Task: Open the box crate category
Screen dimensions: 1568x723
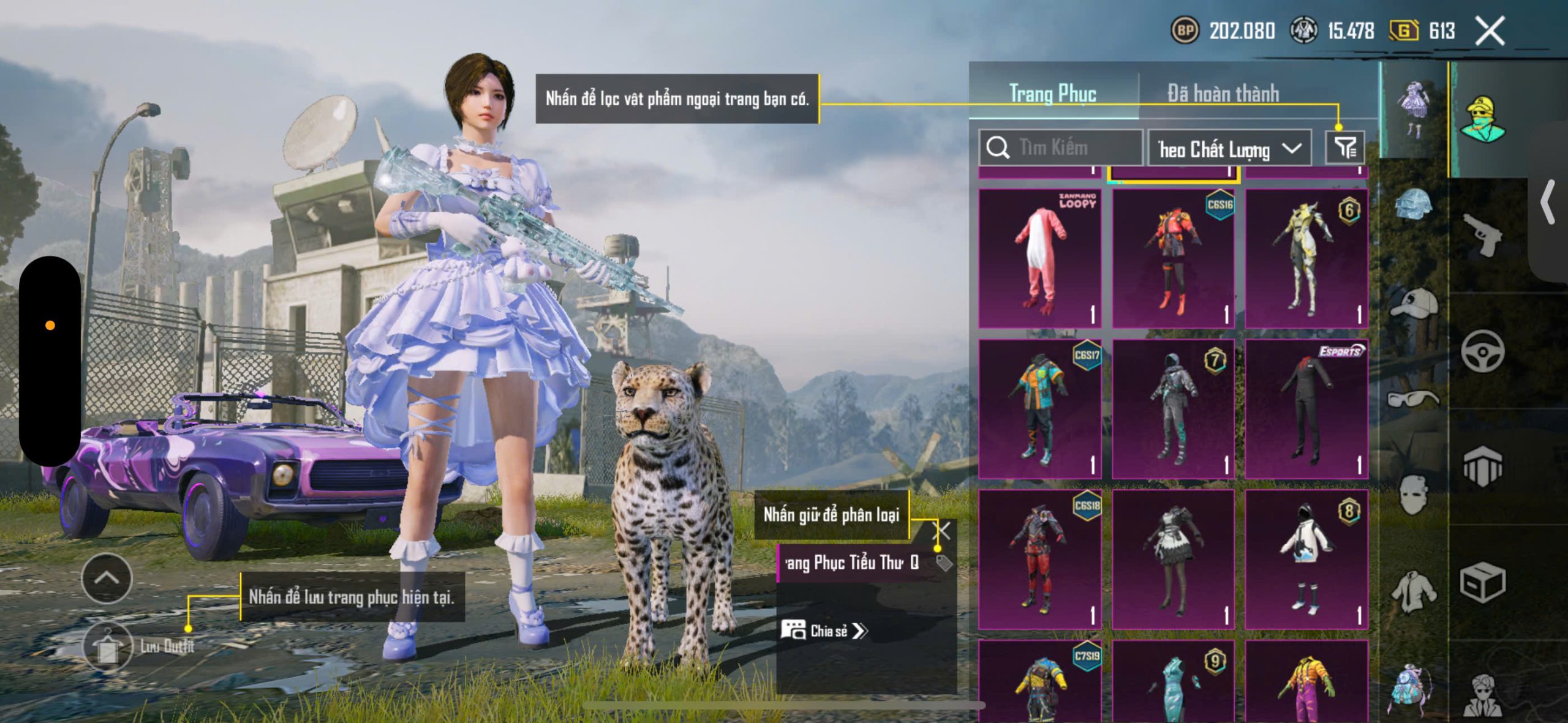Action: (1482, 582)
